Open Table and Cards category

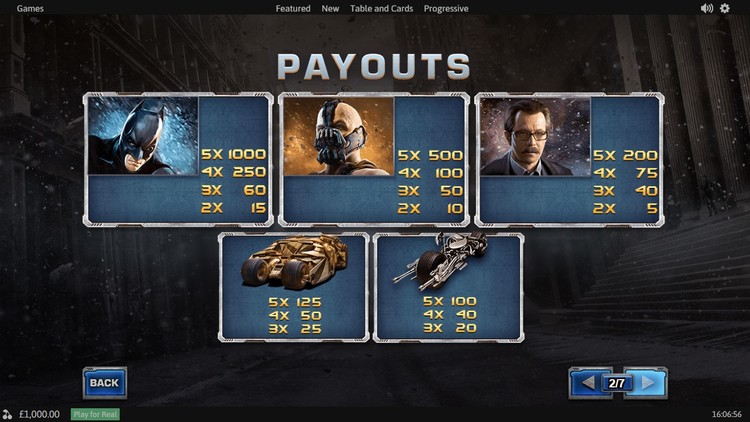[x=381, y=8]
